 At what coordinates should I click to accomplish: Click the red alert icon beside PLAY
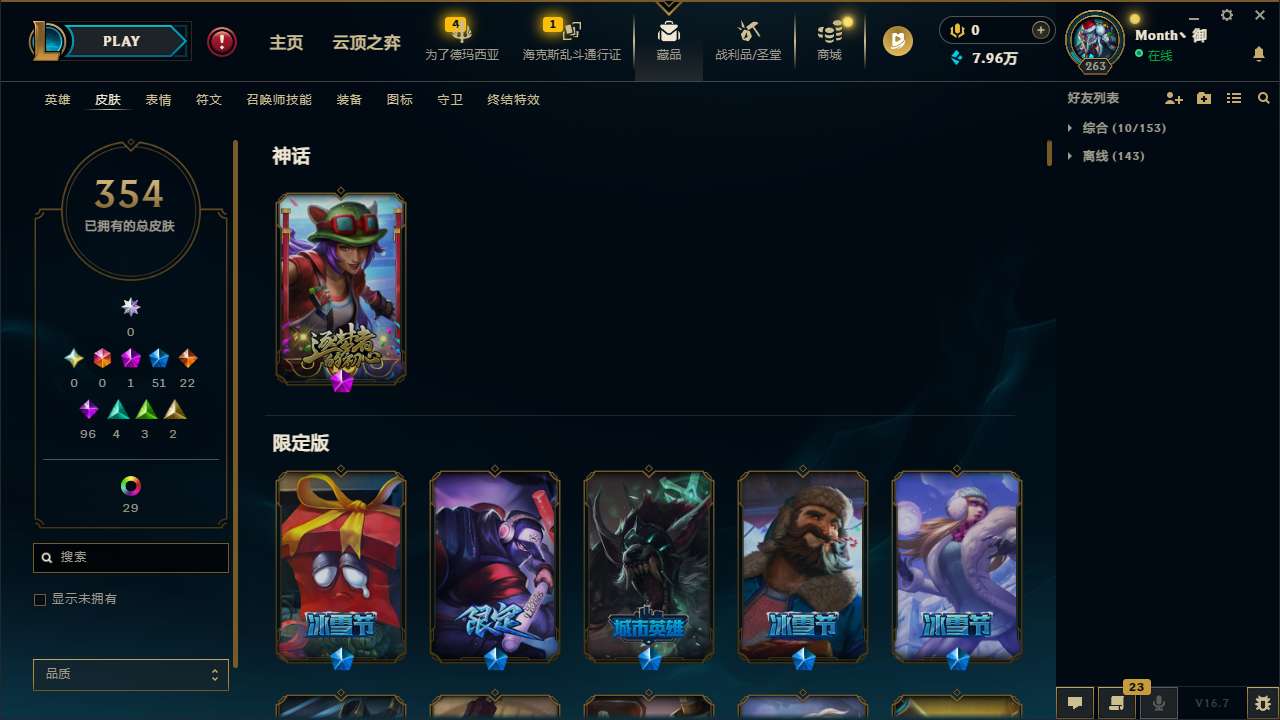point(221,41)
